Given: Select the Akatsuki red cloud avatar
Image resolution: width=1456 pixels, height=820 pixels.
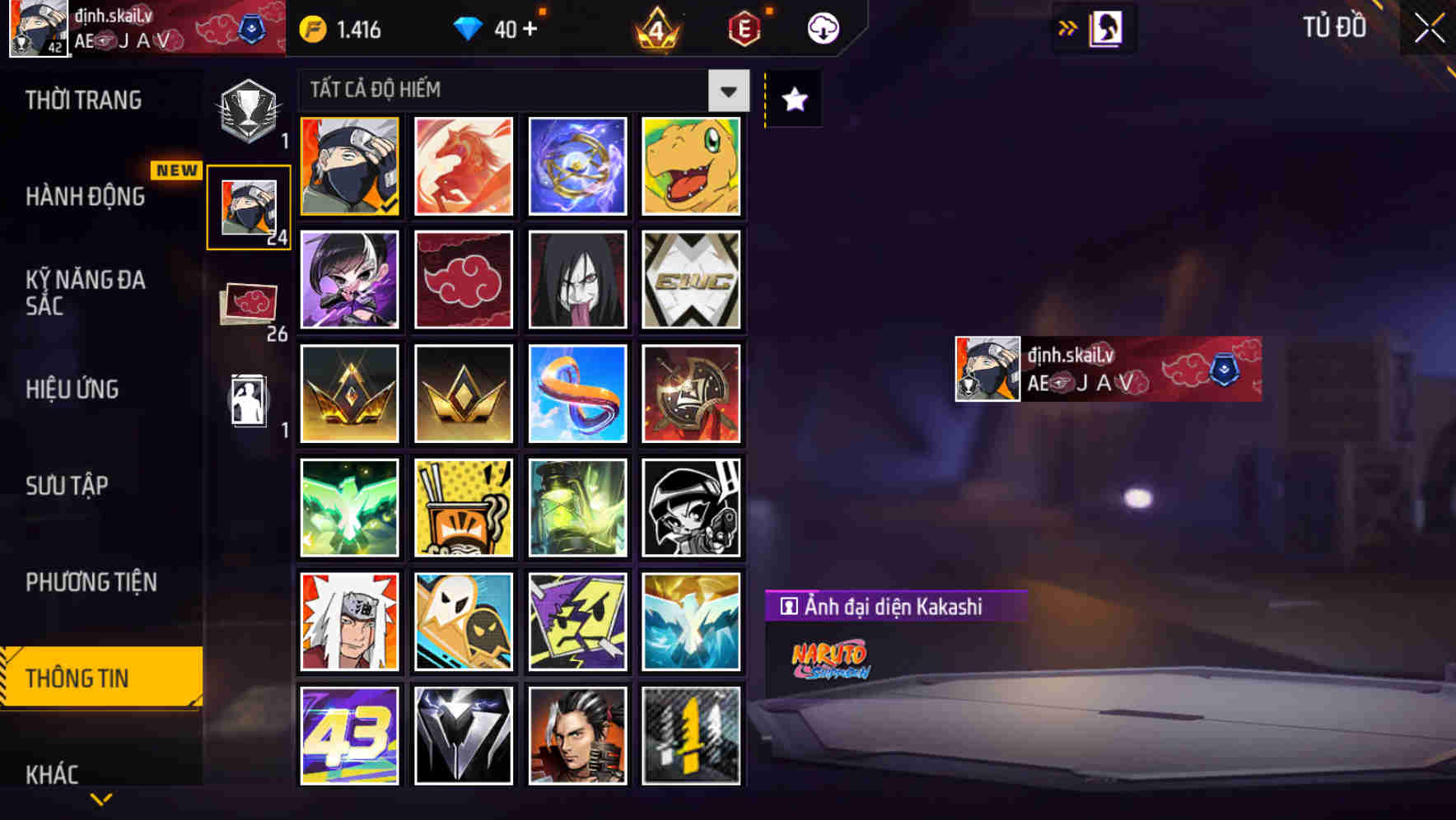Looking at the screenshot, I should tap(463, 280).
